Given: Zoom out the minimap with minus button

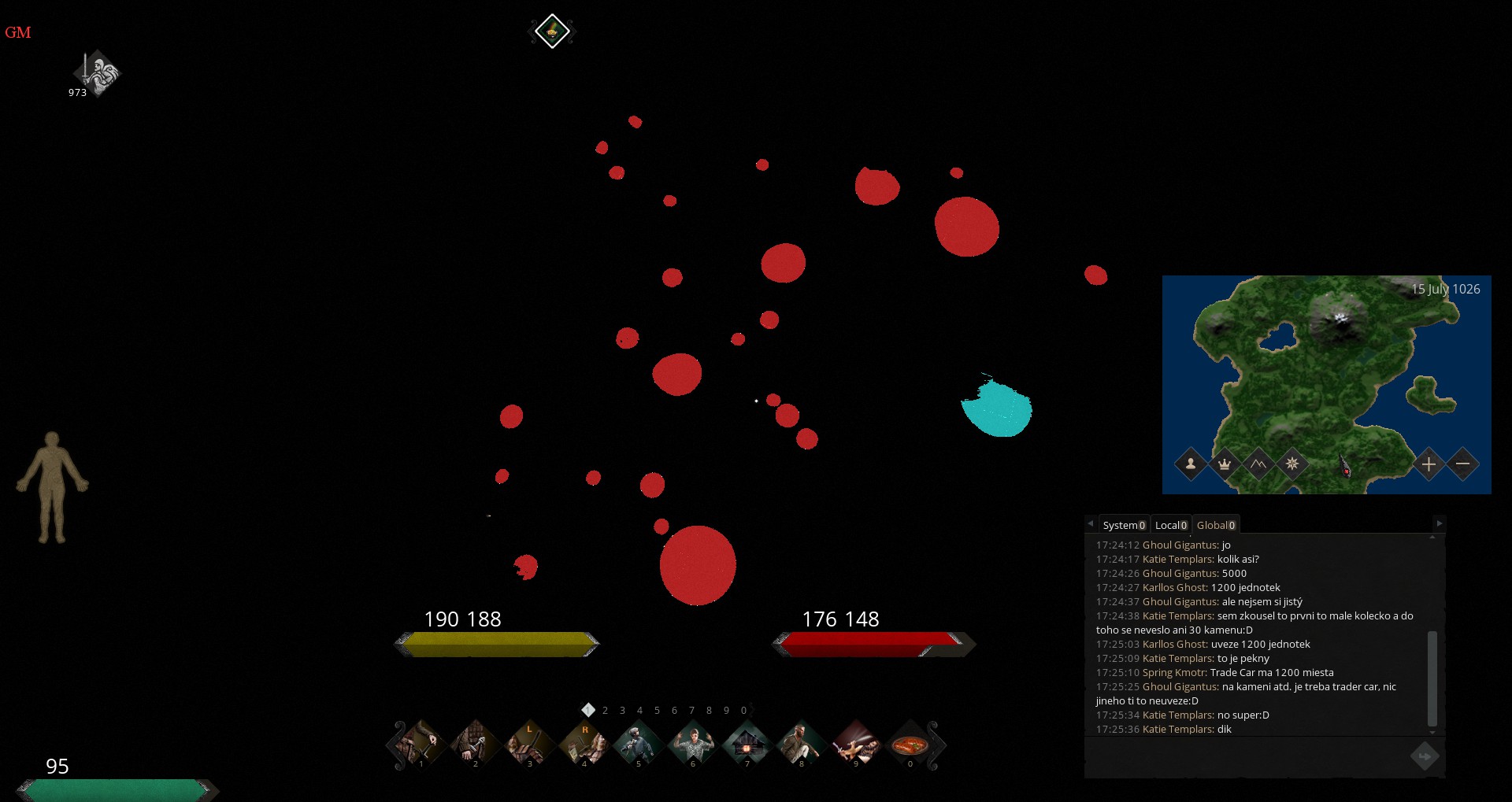Looking at the screenshot, I should click(1462, 464).
